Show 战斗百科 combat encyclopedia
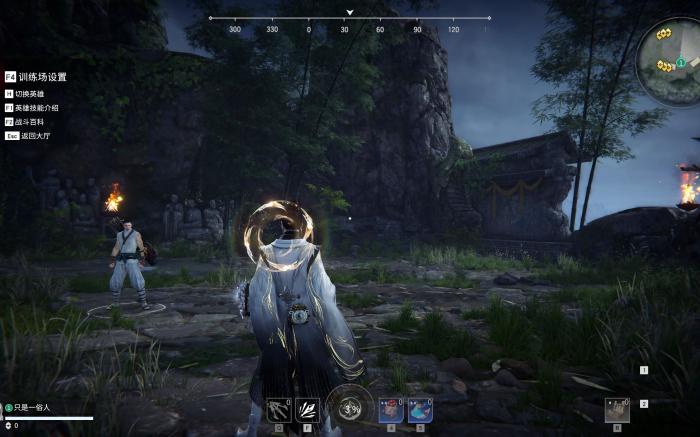This screenshot has width=700, height=437. point(32,121)
